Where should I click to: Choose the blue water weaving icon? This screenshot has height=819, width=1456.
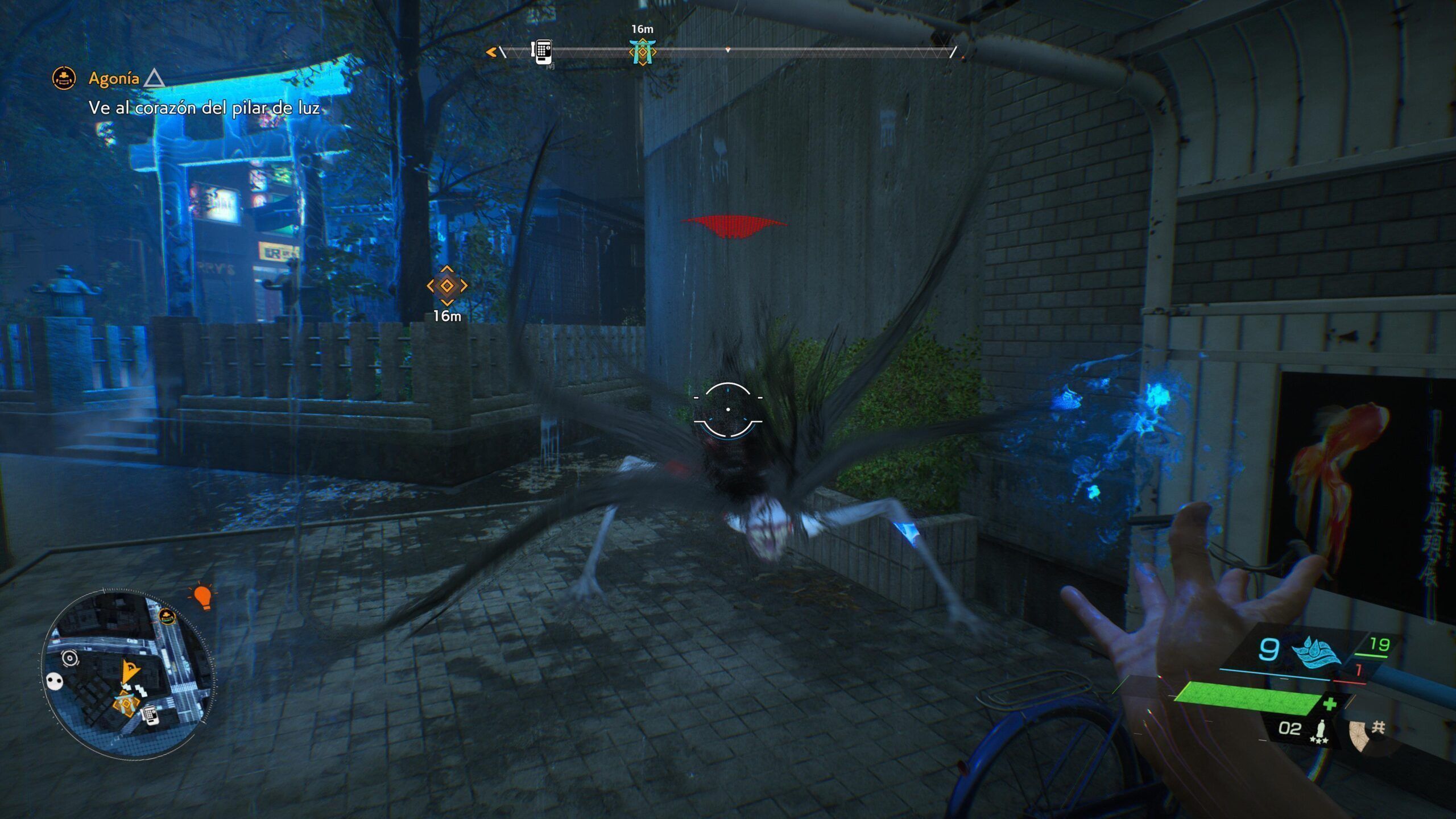(x=1315, y=651)
